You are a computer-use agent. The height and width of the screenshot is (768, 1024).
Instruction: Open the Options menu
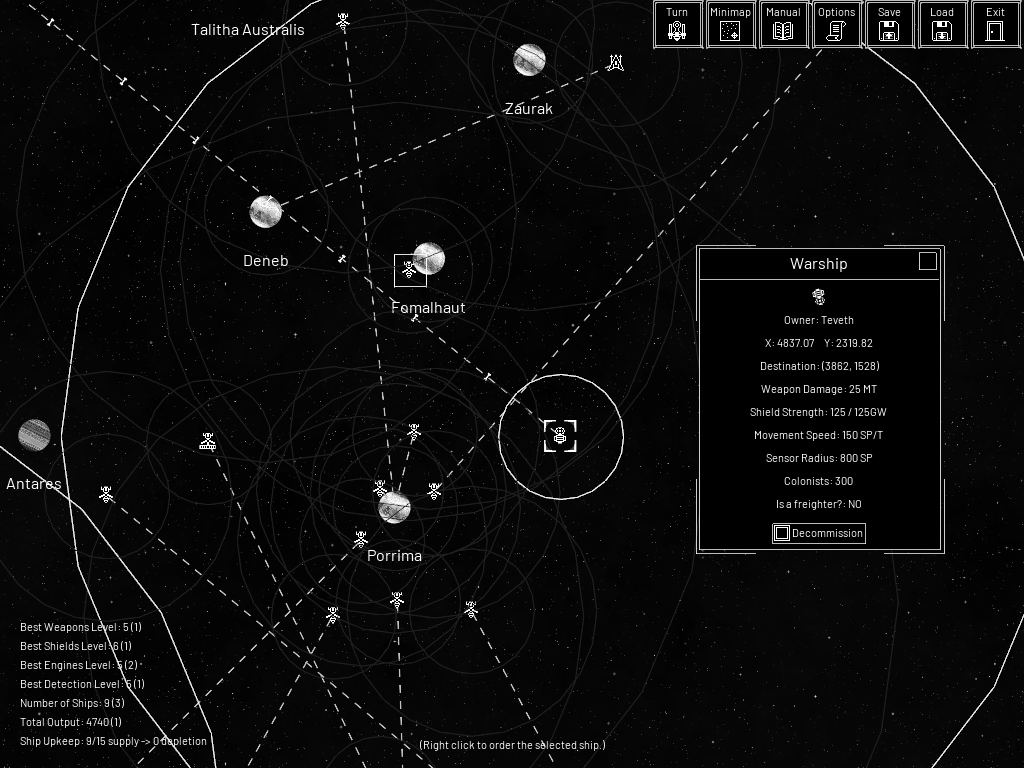[836, 24]
